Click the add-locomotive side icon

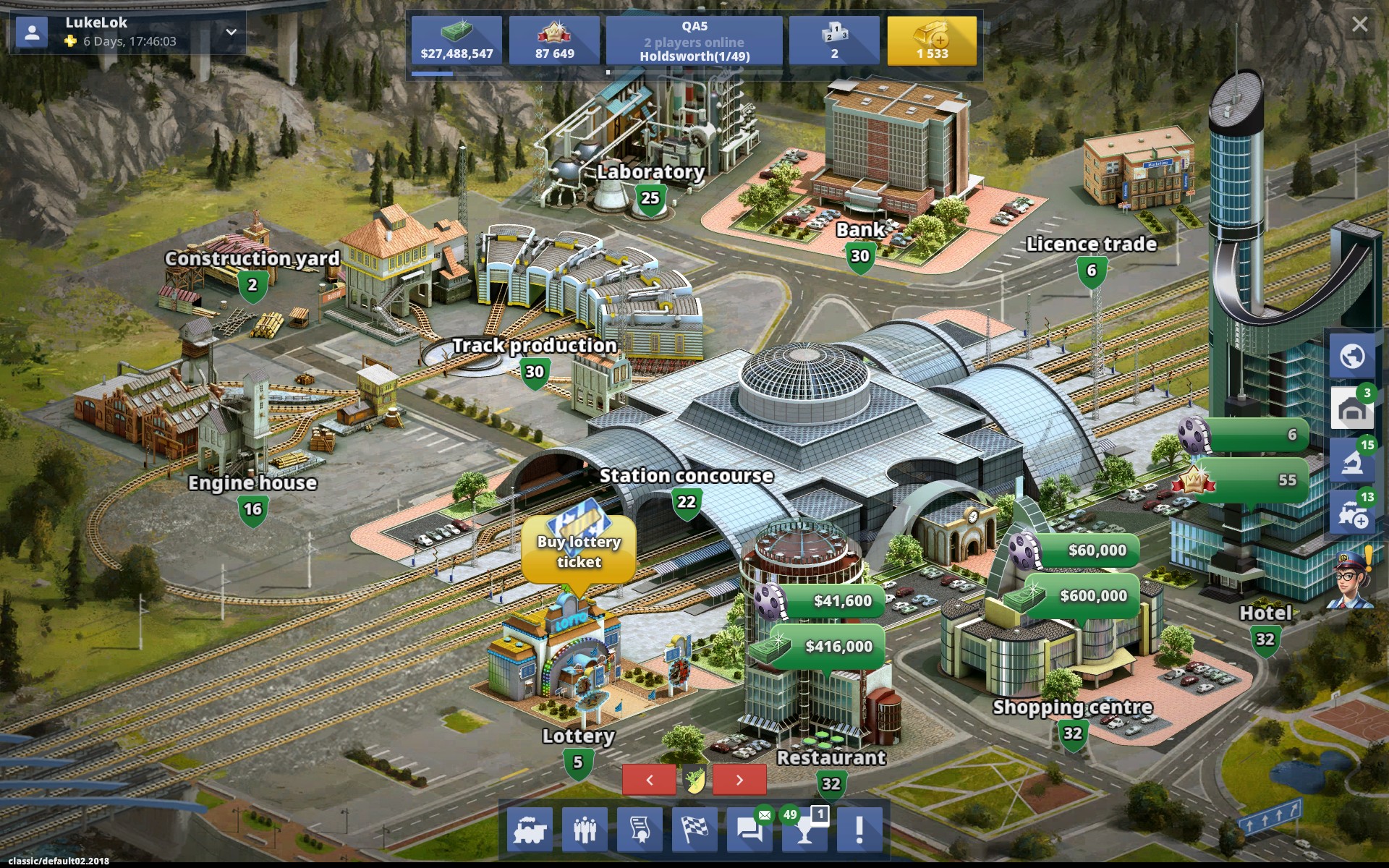point(1352,514)
